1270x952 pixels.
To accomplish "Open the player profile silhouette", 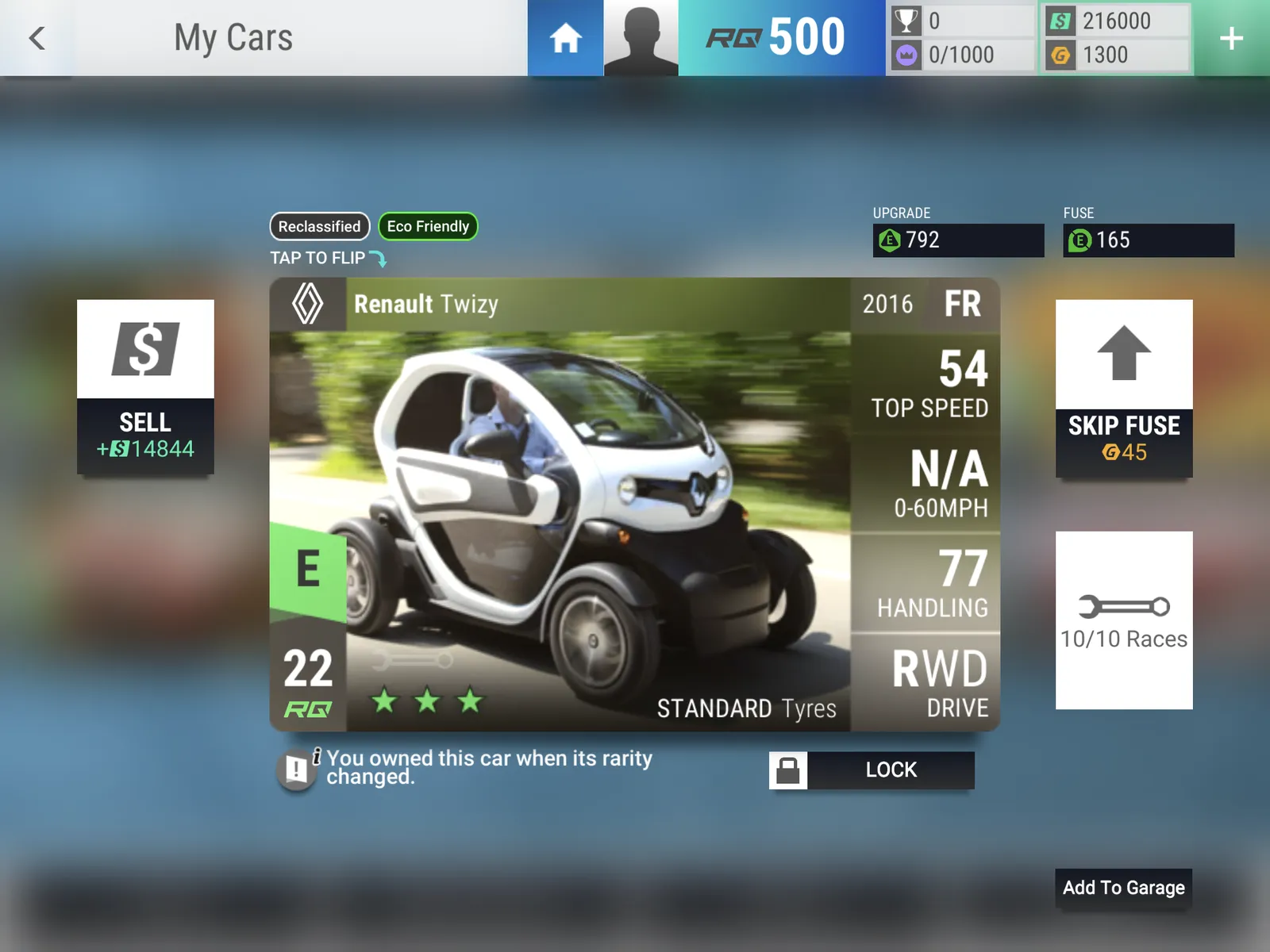I will 641,38.
